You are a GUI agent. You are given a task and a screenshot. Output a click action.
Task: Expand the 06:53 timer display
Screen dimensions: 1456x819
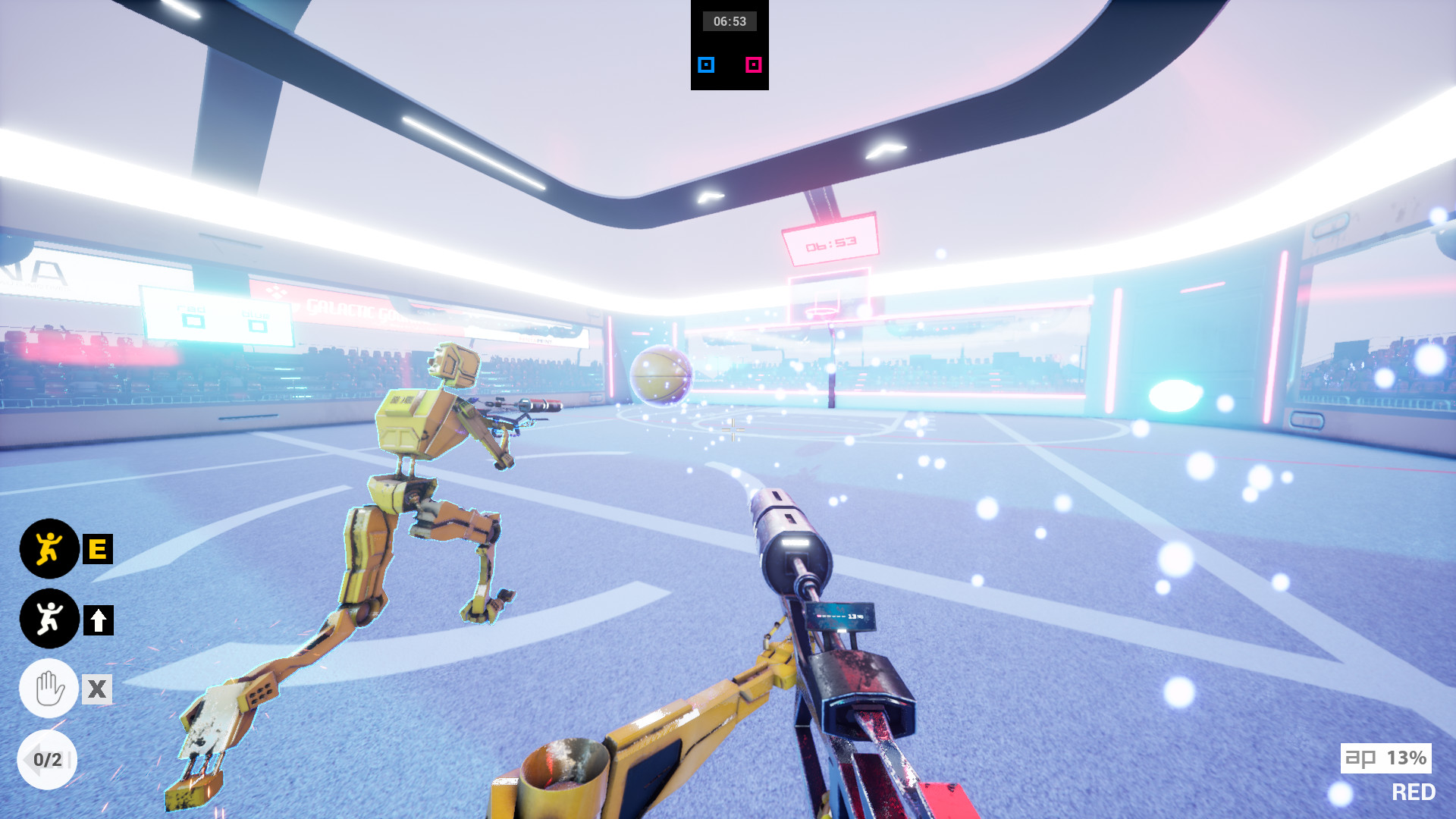pos(730,20)
